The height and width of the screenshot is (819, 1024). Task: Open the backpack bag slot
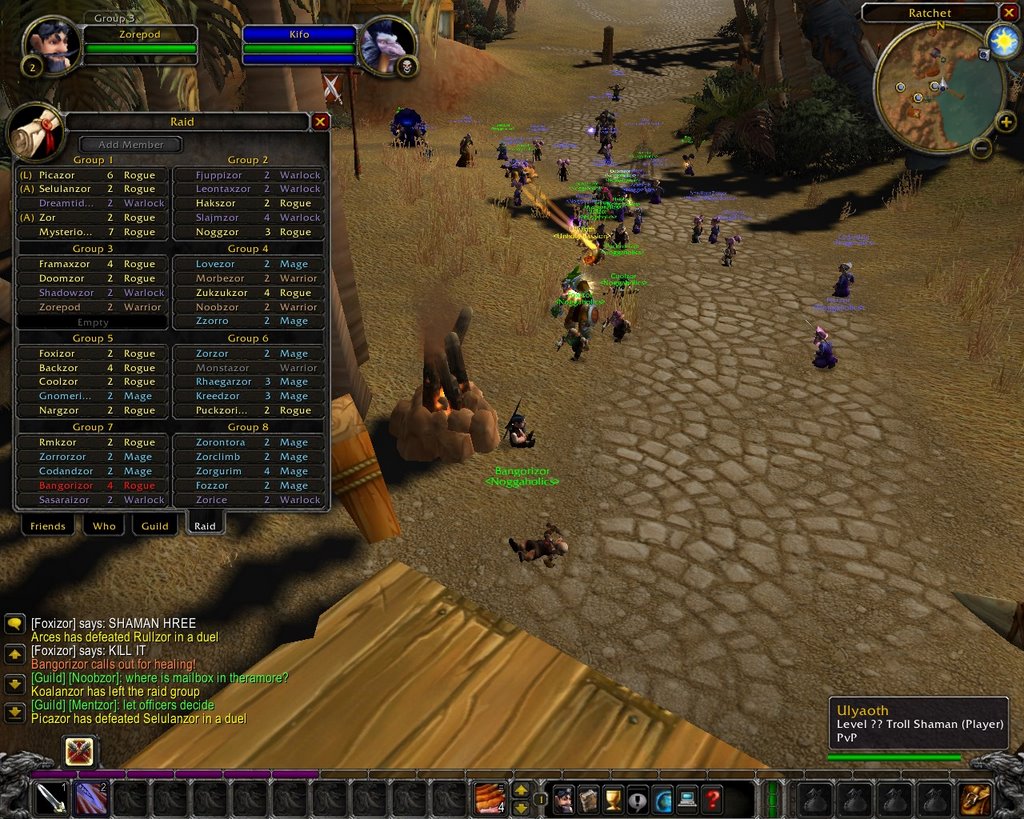[x=975, y=799]
